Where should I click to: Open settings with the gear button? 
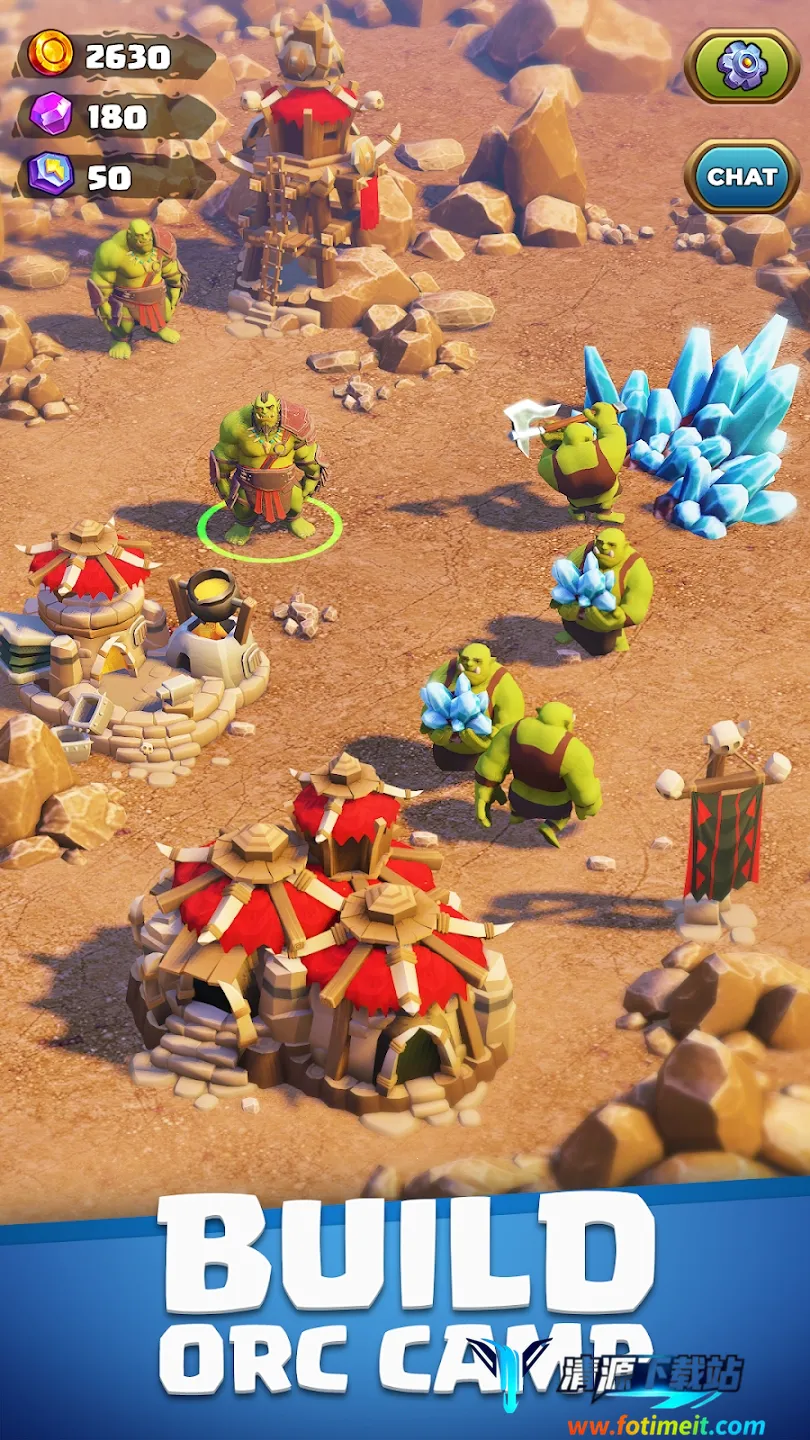(x=742, y=66)
